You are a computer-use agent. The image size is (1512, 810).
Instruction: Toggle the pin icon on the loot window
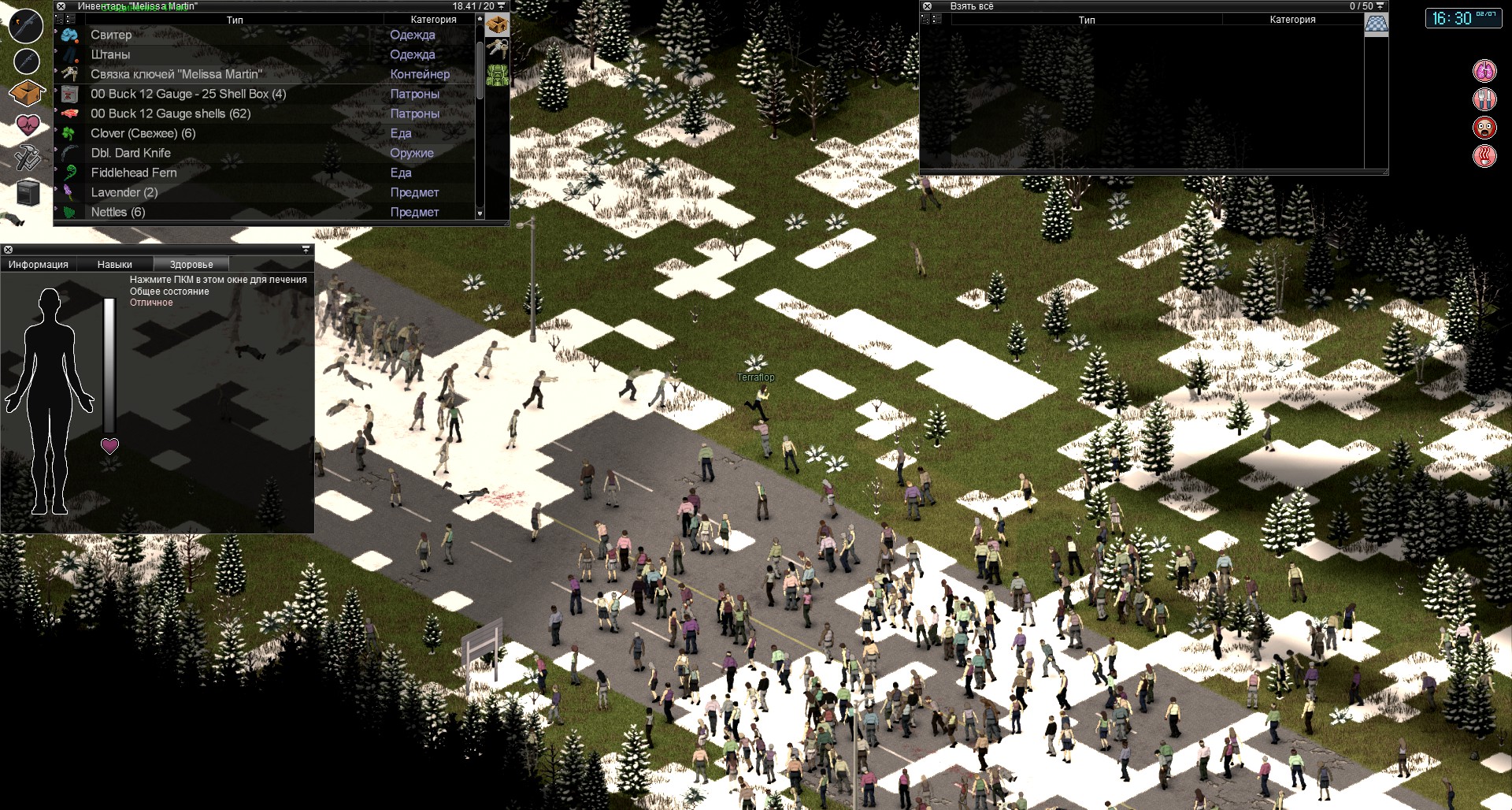[x=1380, y=6]
